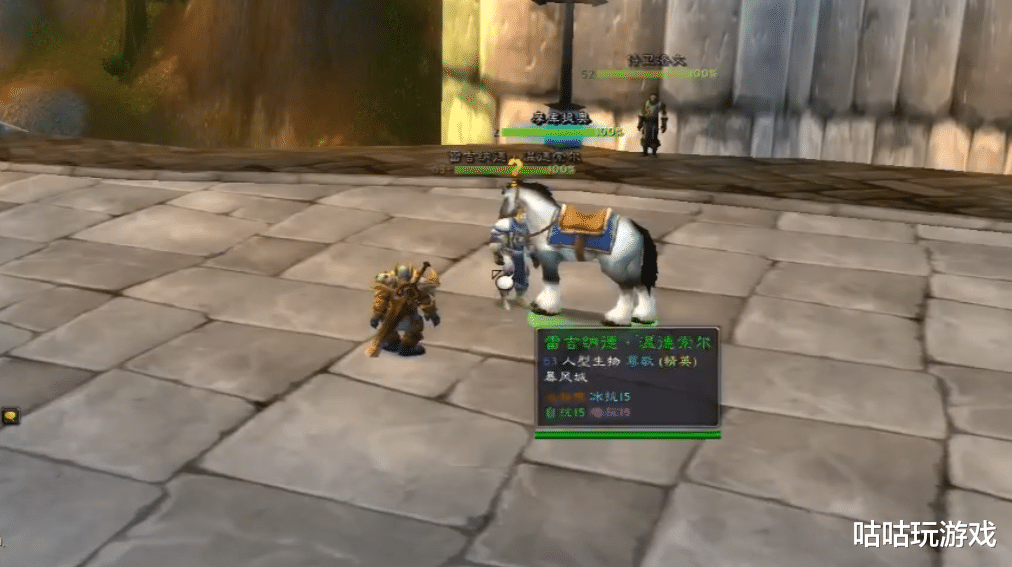Select the level 63 elite's nameplate
Viewport: 1012px width, 567px height.
(512, 169)
